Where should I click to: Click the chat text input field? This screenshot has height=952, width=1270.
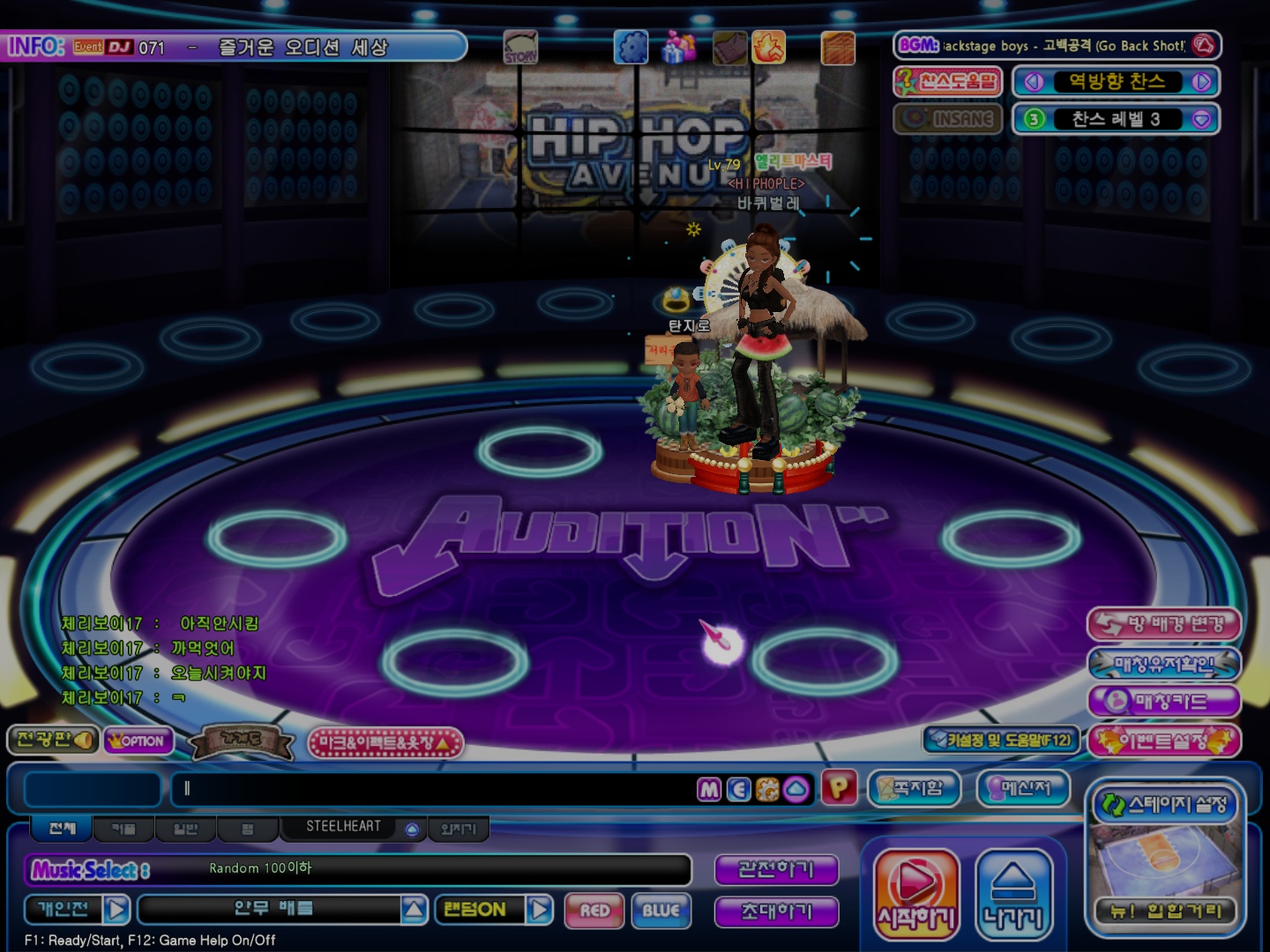pos(432,789)
